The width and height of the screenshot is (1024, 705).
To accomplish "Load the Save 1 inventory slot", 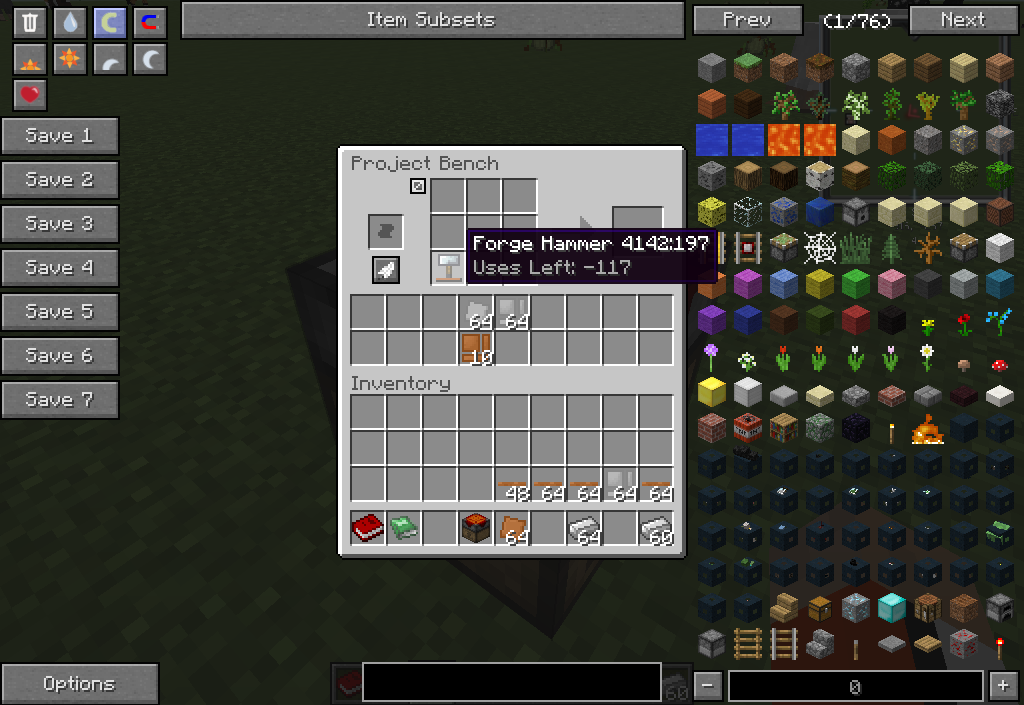I will point(60,136).
